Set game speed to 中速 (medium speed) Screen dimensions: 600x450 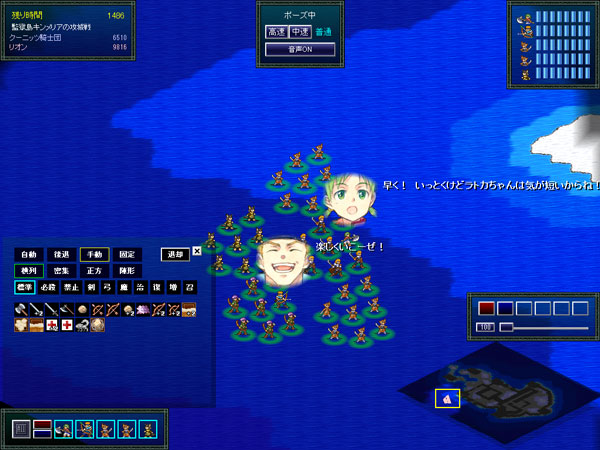tap(299, 32)
